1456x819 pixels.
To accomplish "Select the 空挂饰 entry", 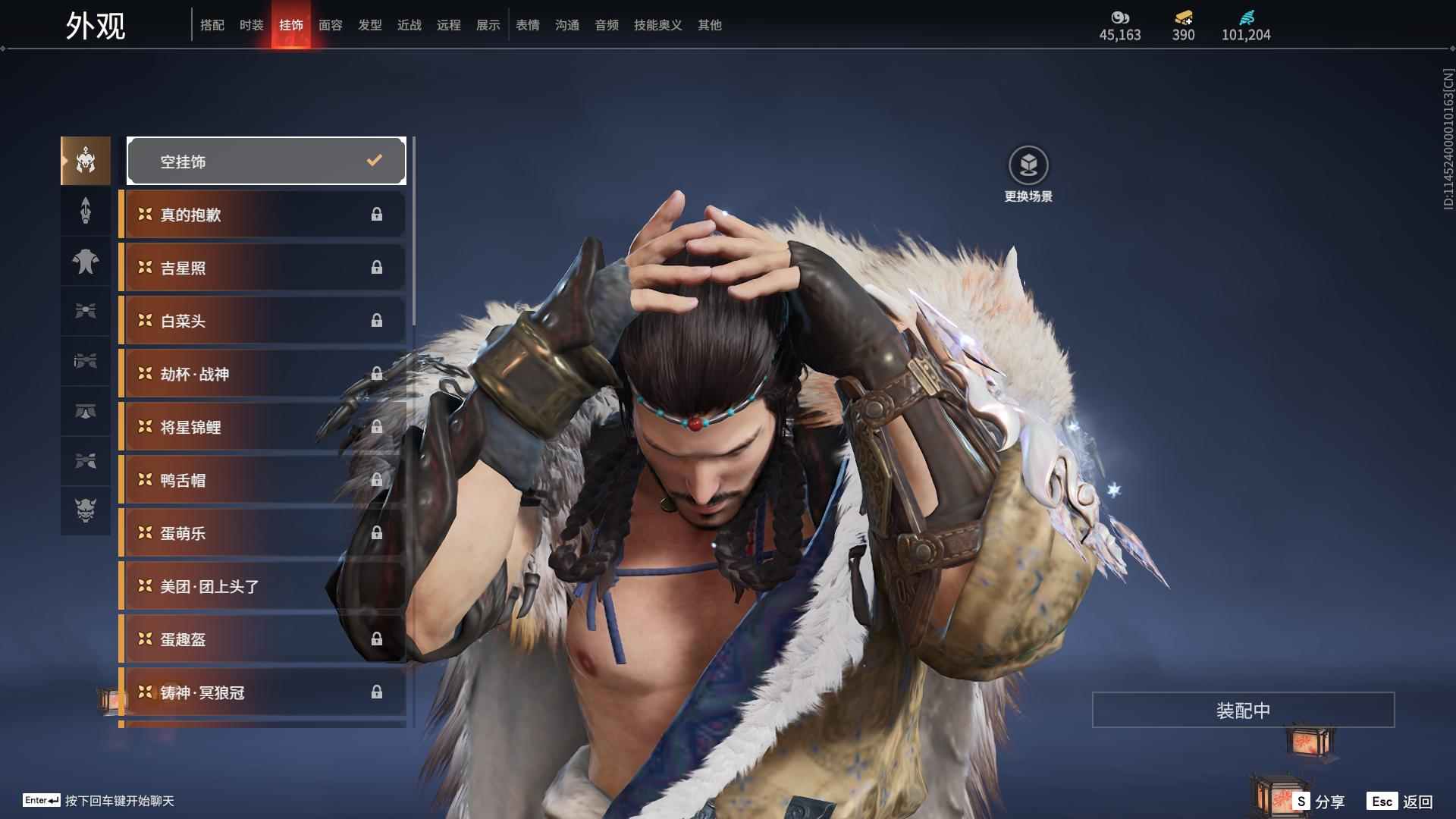I will (266, 161).
